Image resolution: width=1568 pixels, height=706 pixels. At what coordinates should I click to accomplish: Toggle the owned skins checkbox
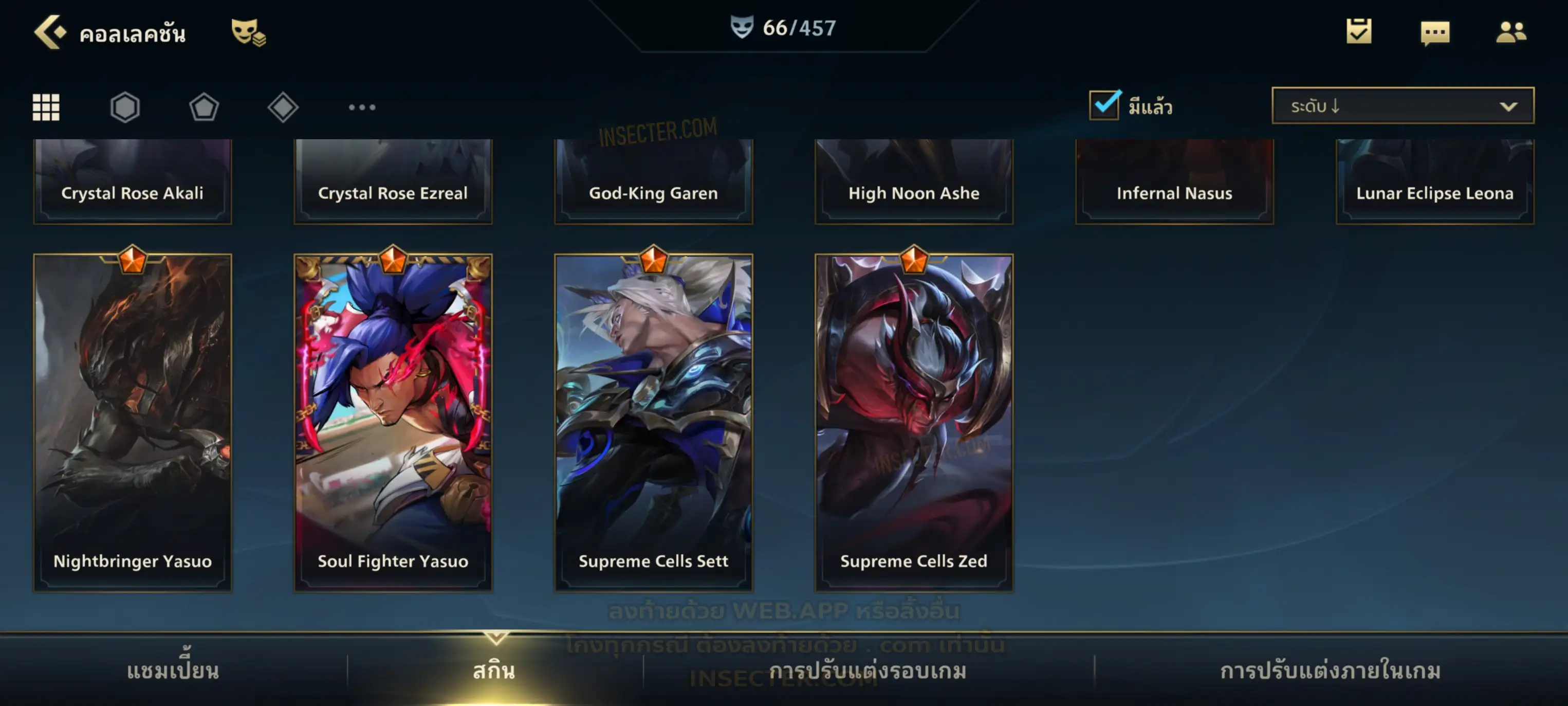pos(1104,105)
